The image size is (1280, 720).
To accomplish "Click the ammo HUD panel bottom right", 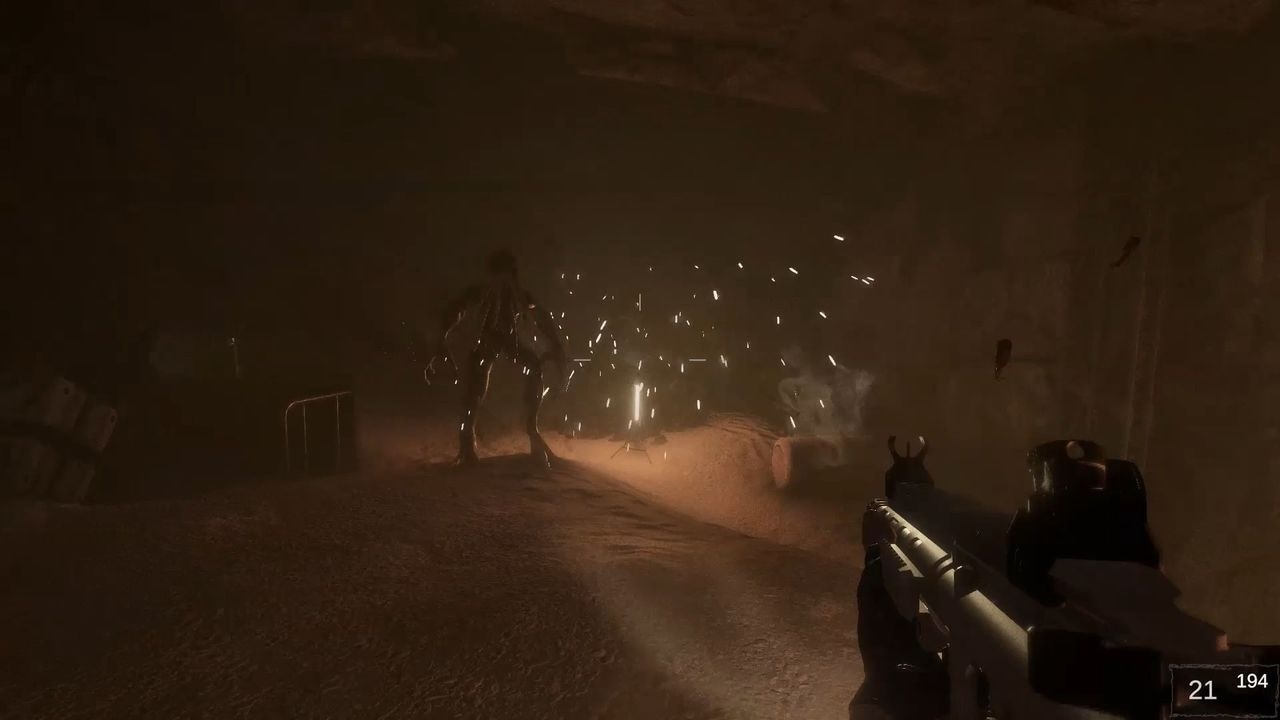I will (x=1220, y=686).
